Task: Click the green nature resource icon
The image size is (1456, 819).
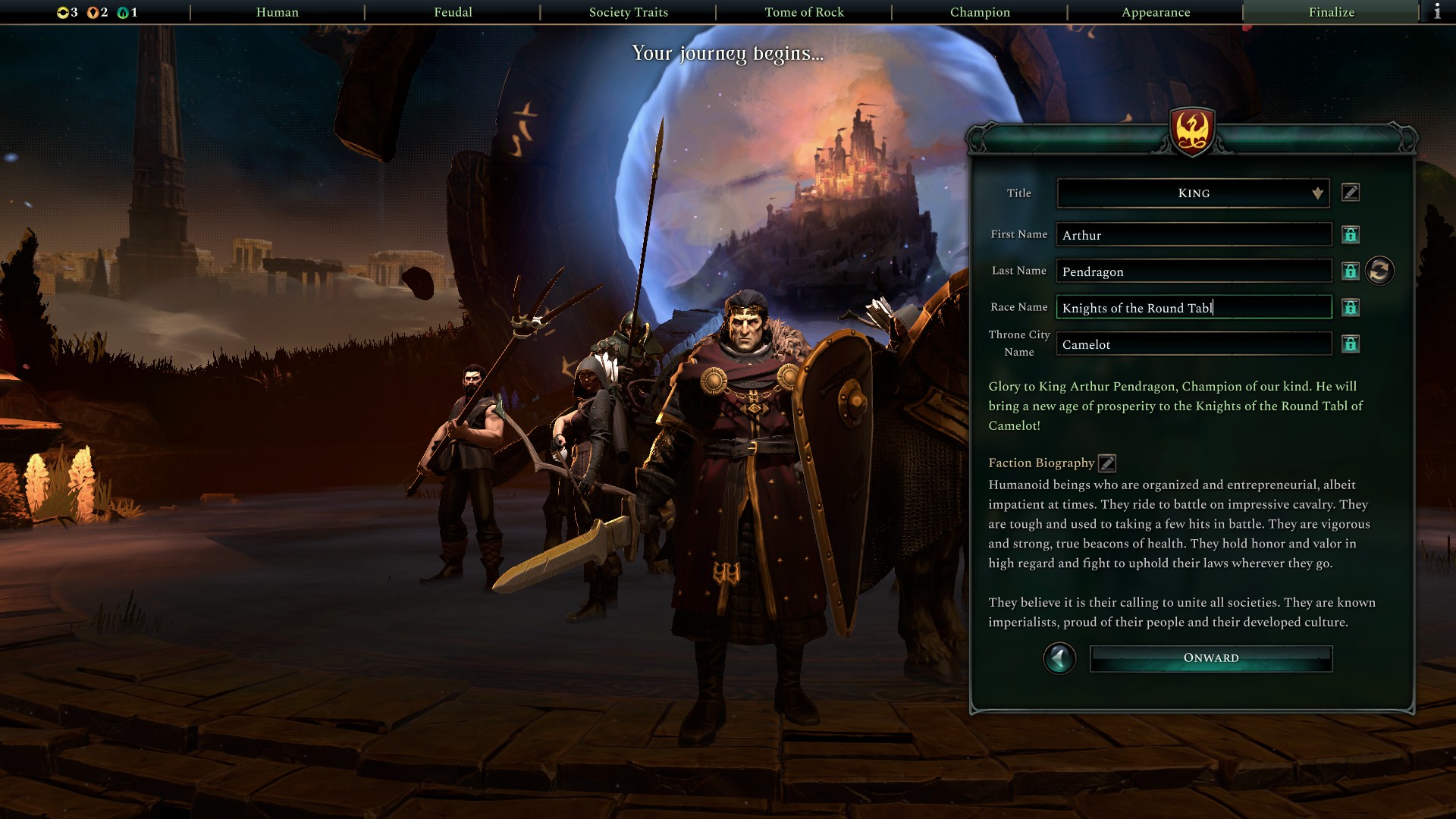Action: pos(123,12)
